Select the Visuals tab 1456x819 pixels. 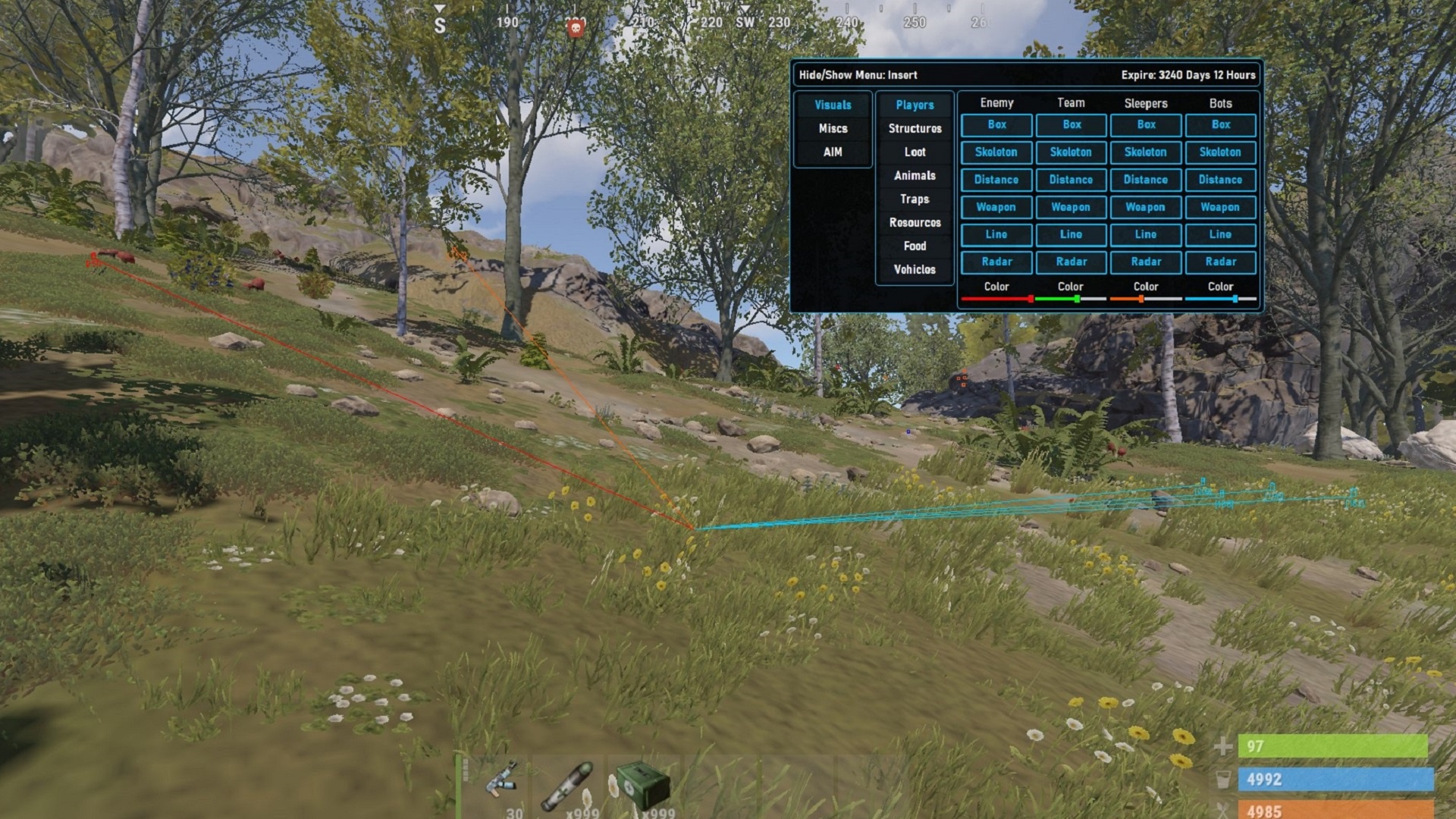[x=833, y=105]
